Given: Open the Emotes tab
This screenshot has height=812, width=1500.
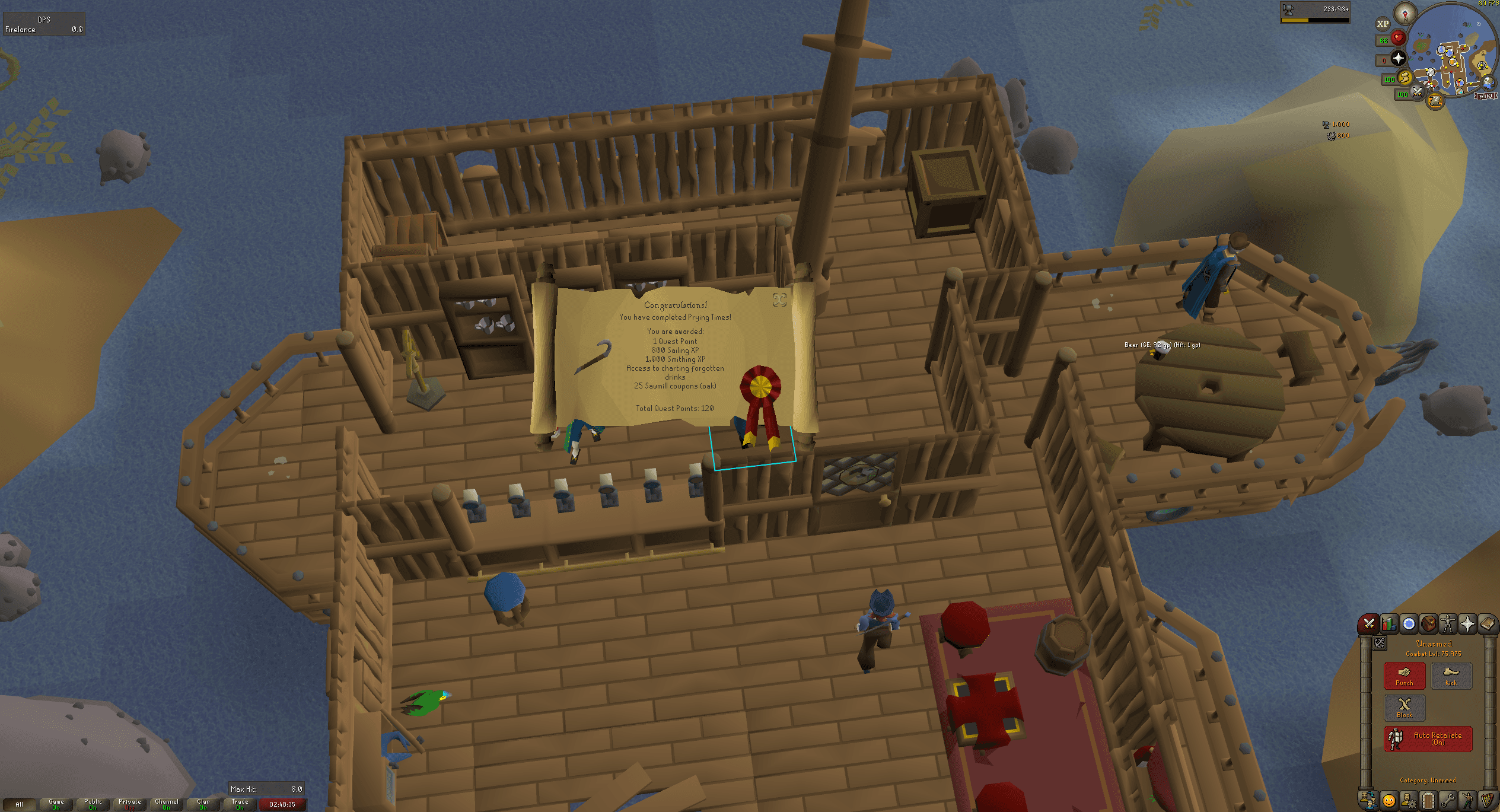Looking at the screenshot, I should click(1467, 799).
